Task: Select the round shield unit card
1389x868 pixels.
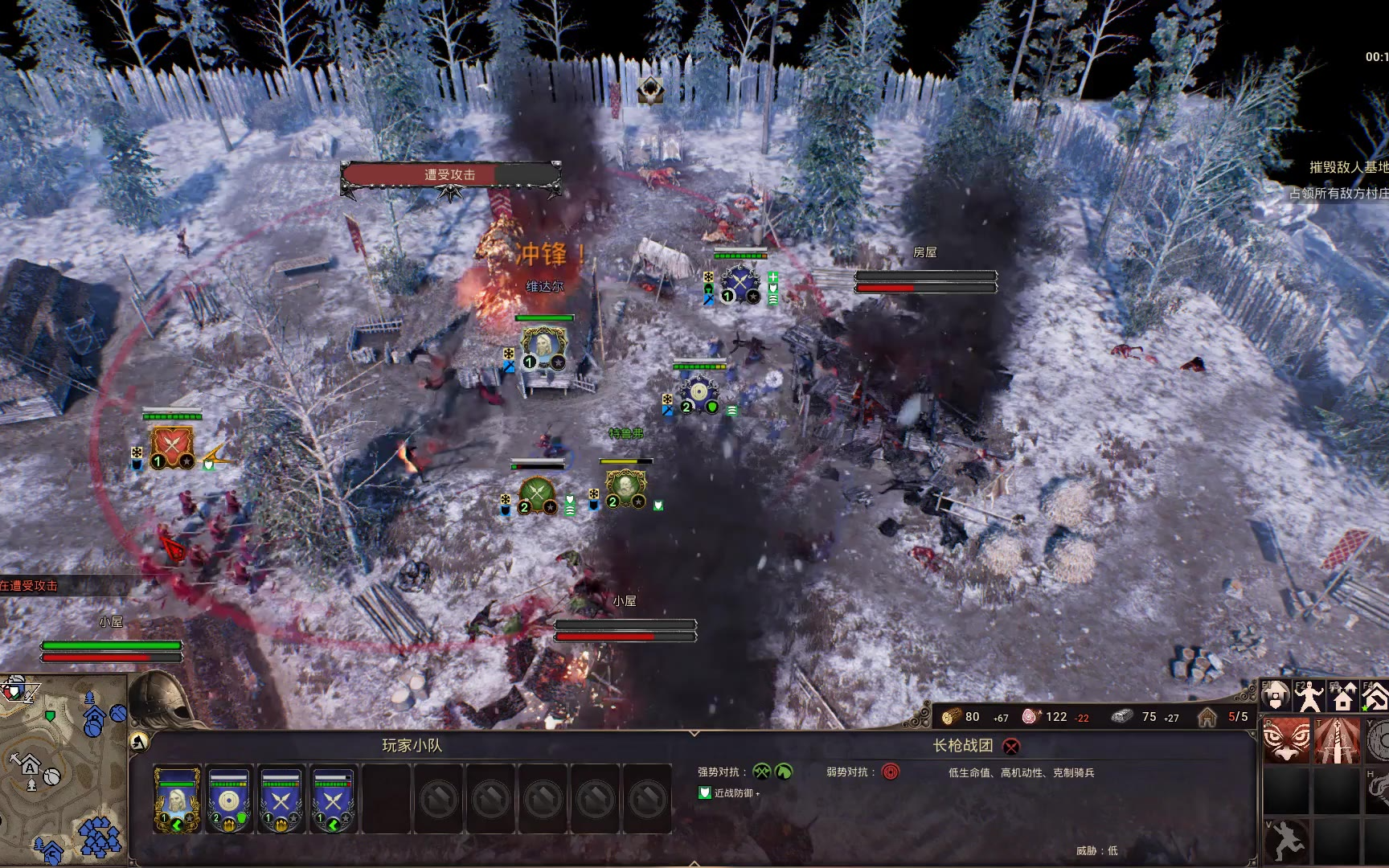Action: tap(229, 799)
